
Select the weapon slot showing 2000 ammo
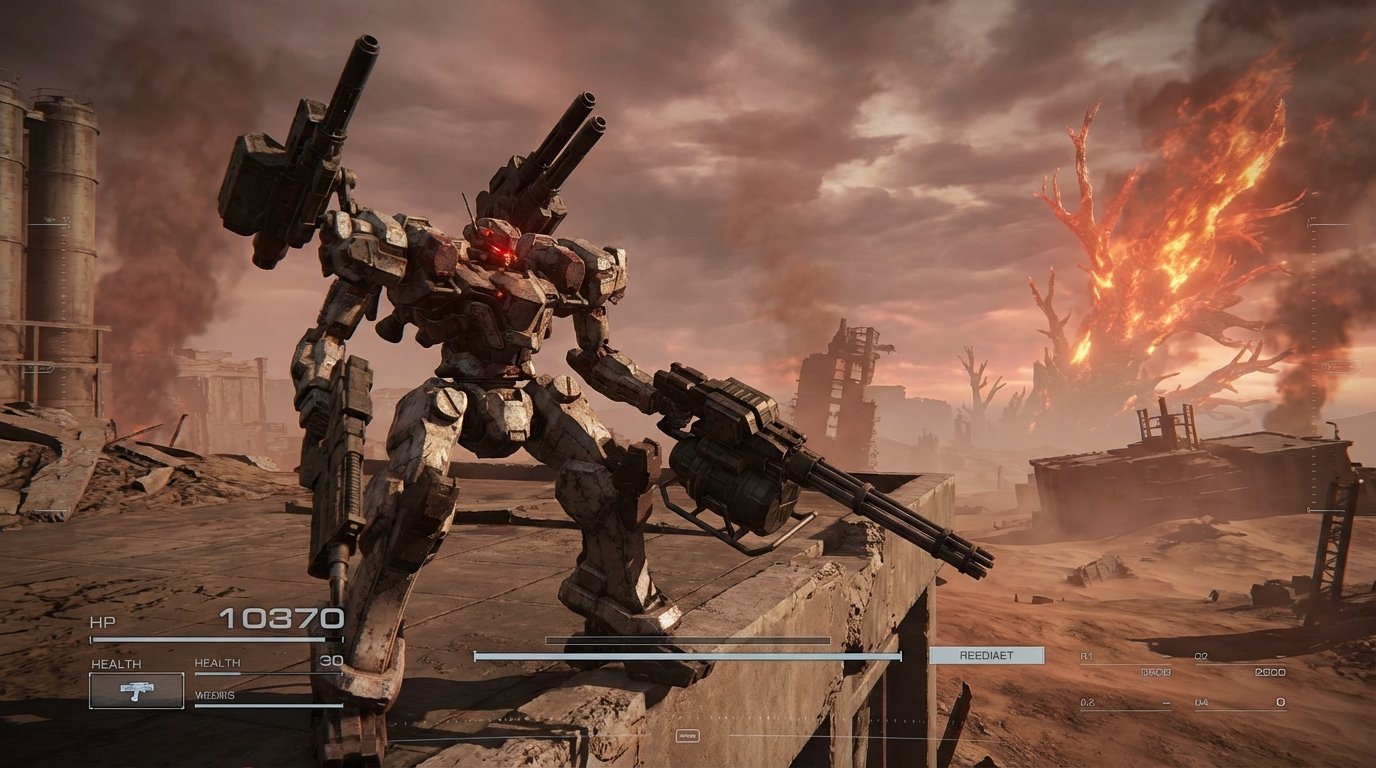[x=1270, y=672]
